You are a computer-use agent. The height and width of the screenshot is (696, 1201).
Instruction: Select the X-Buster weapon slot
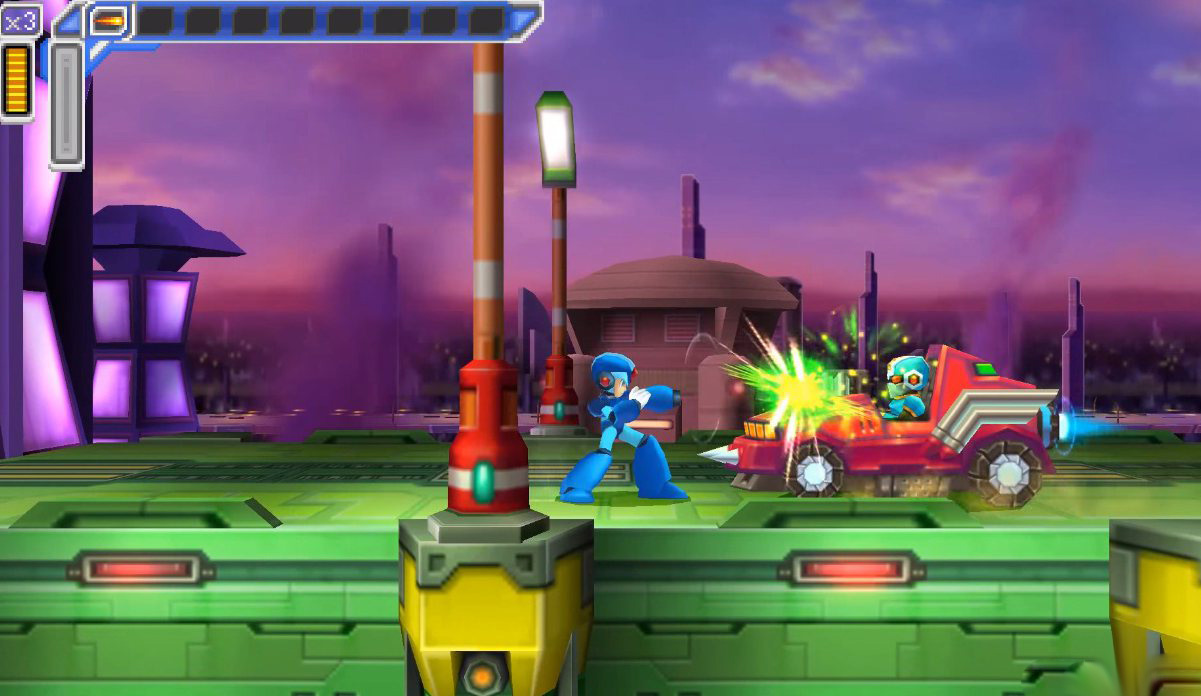click(108, 19)
